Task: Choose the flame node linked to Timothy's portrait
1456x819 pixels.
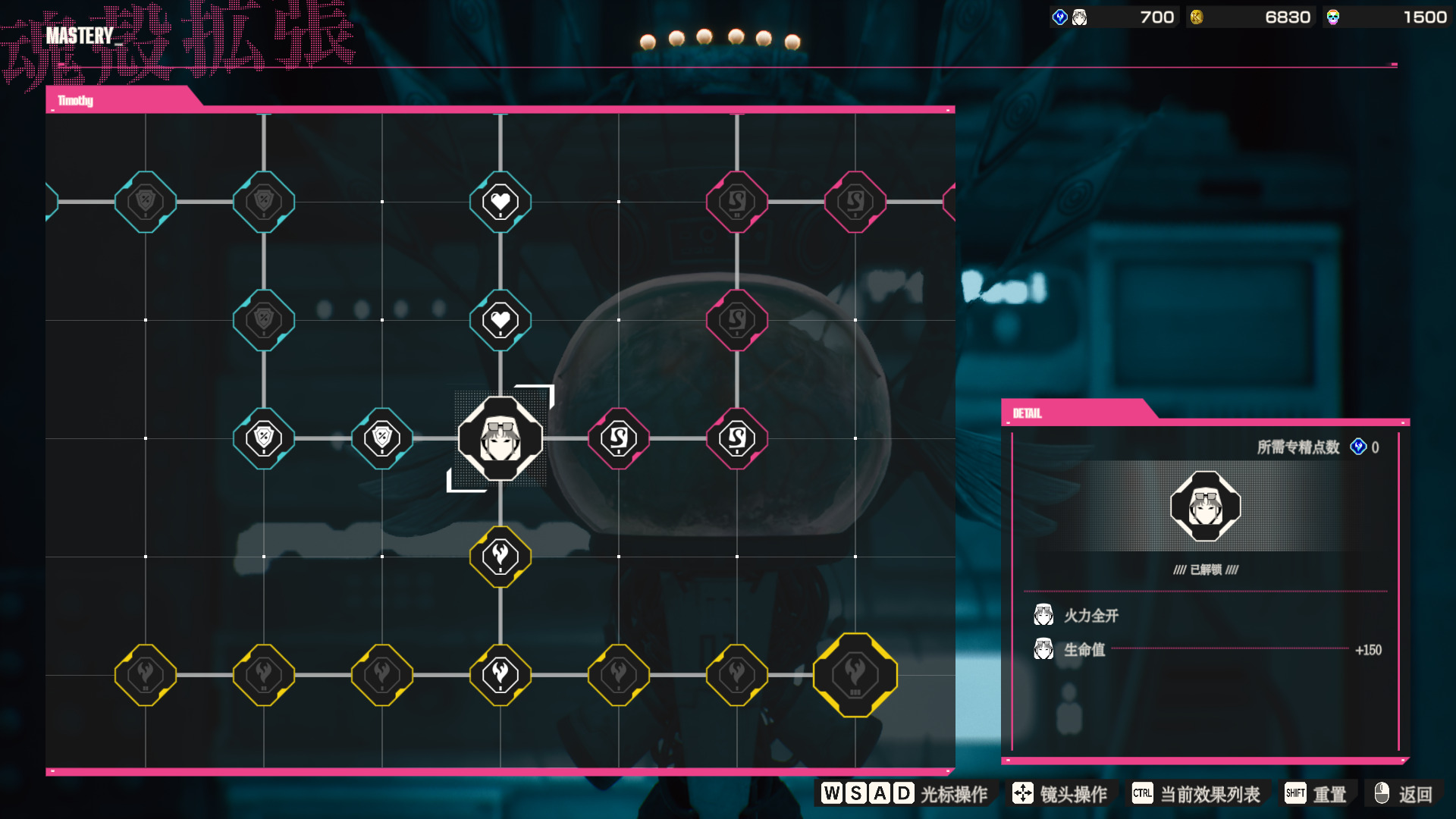Action: pos(500,557)
